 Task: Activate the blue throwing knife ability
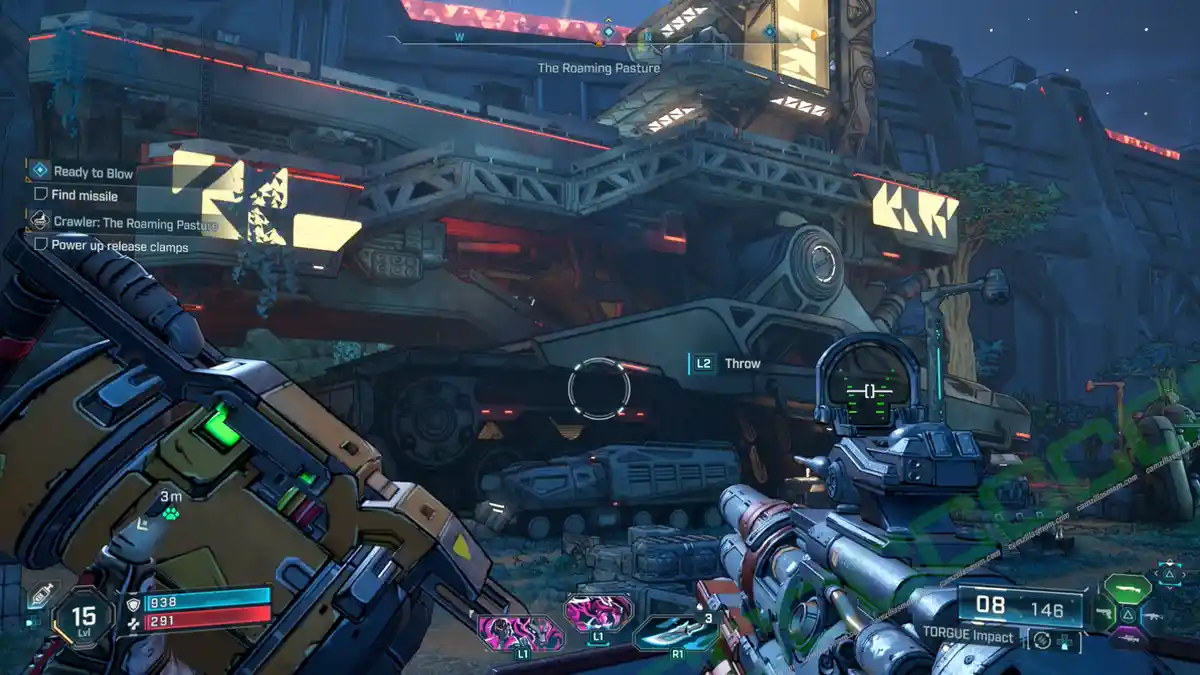[673, 630]
